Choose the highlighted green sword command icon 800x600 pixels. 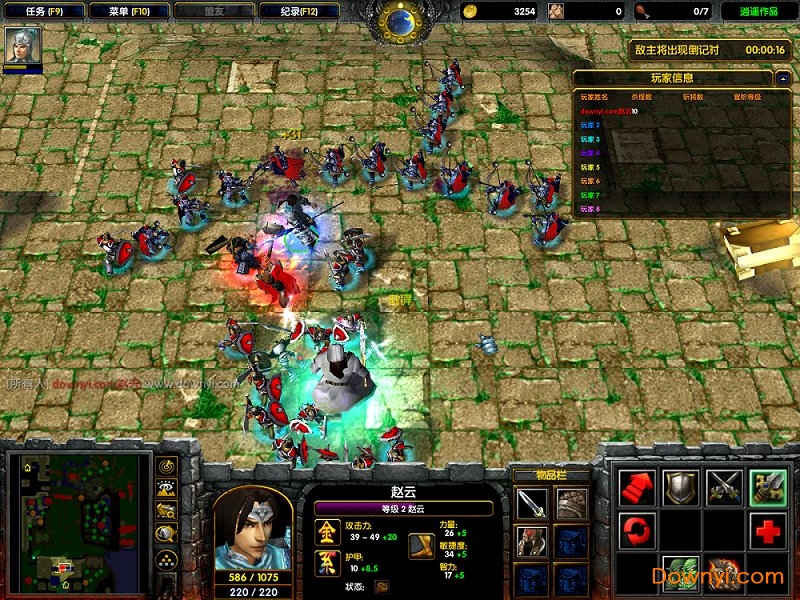coord(767,487)
